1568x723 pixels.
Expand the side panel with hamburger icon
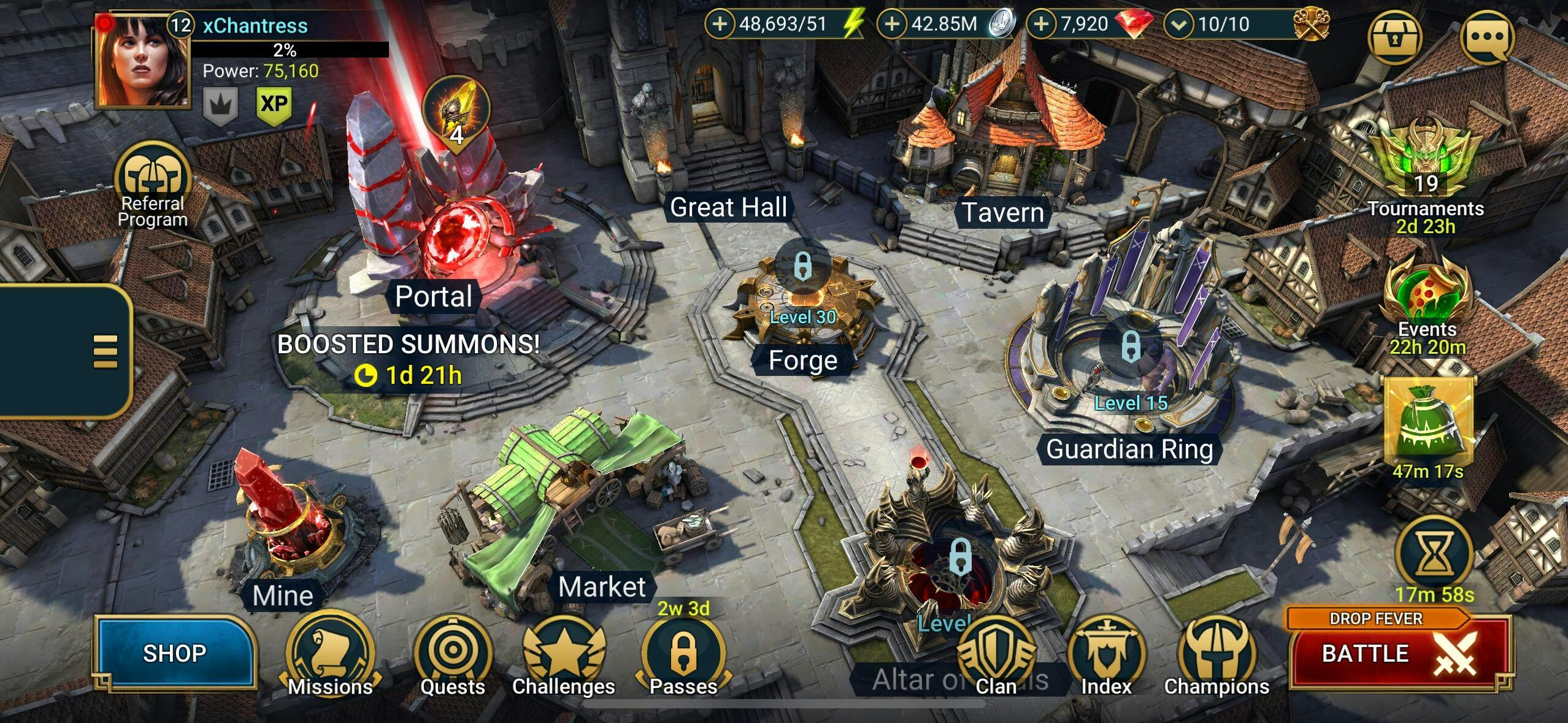pyautogui.click(x=105, y=351)
